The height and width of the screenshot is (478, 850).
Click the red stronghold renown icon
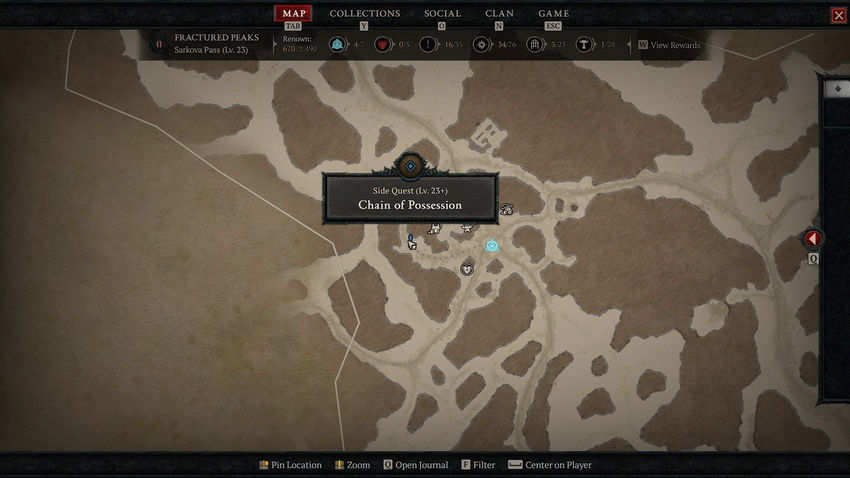point(382,45)
